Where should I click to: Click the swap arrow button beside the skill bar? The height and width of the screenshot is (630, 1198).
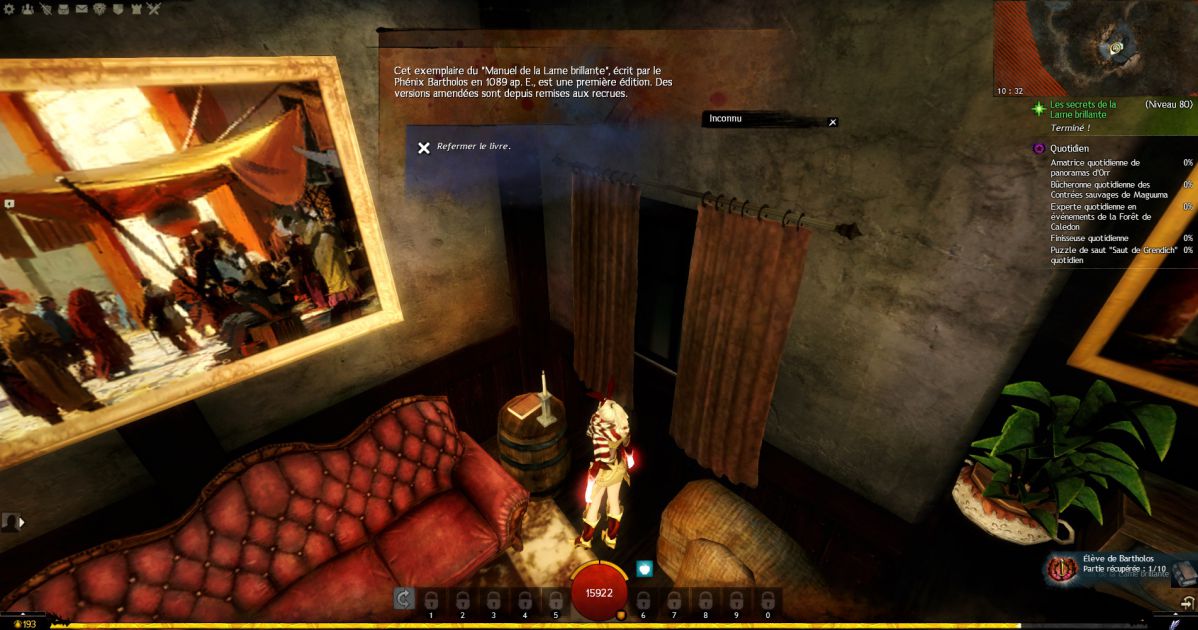(403, 598)
